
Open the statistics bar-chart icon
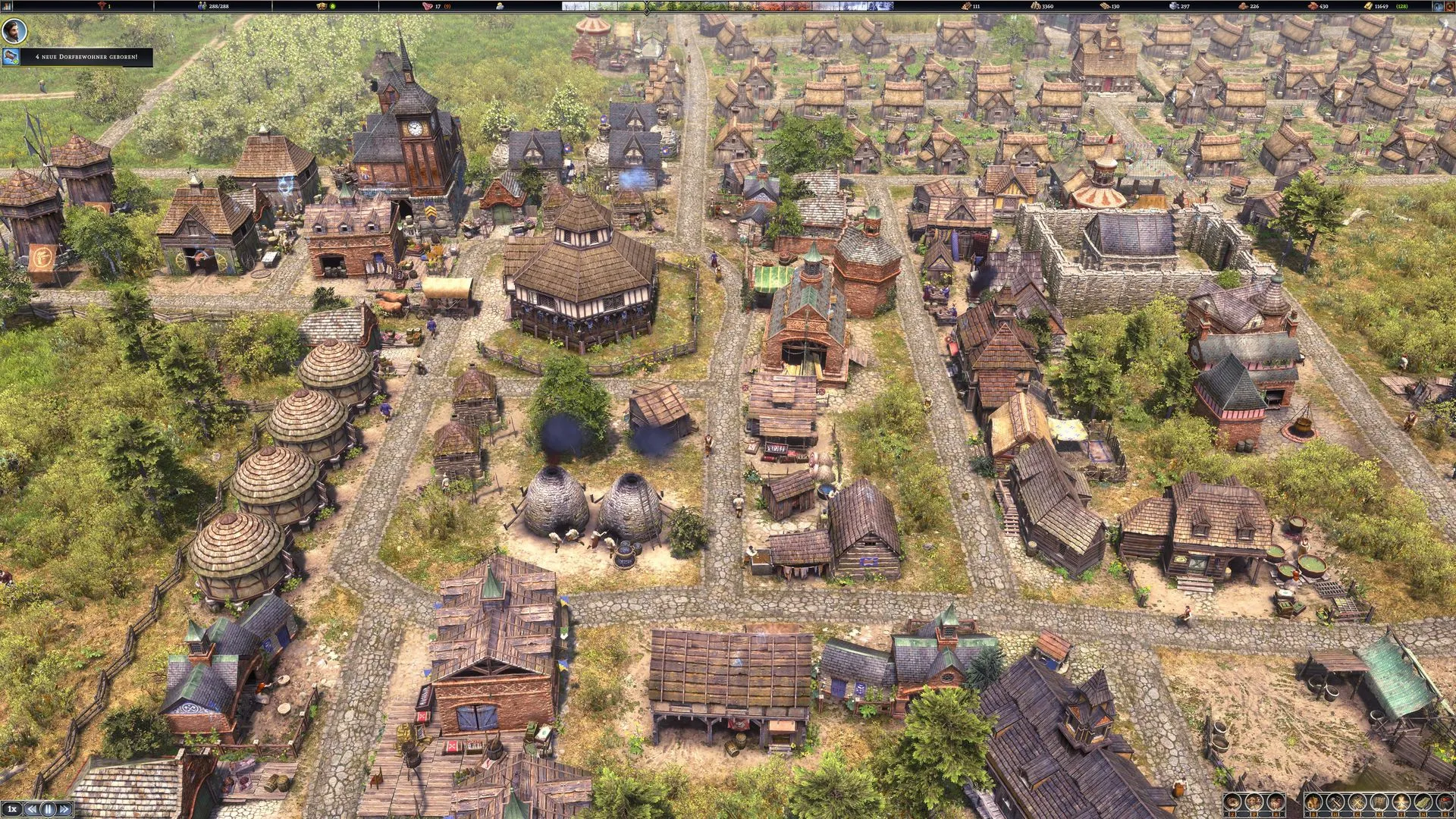point(1276,801)
